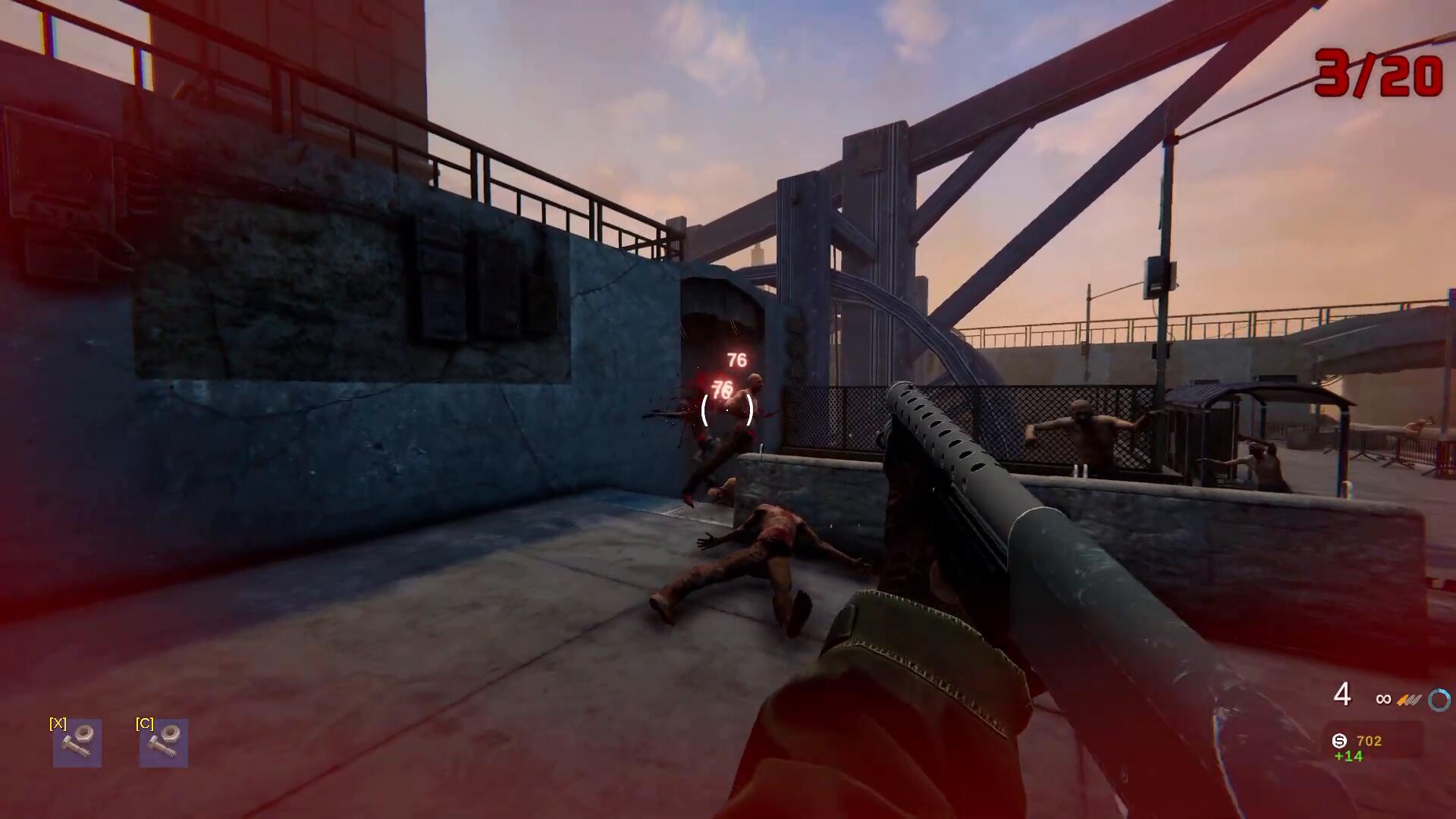Screen dimensions: 1456x819
Task: Click the blue ring cooldown icon
Action: tap(1439, 700)
